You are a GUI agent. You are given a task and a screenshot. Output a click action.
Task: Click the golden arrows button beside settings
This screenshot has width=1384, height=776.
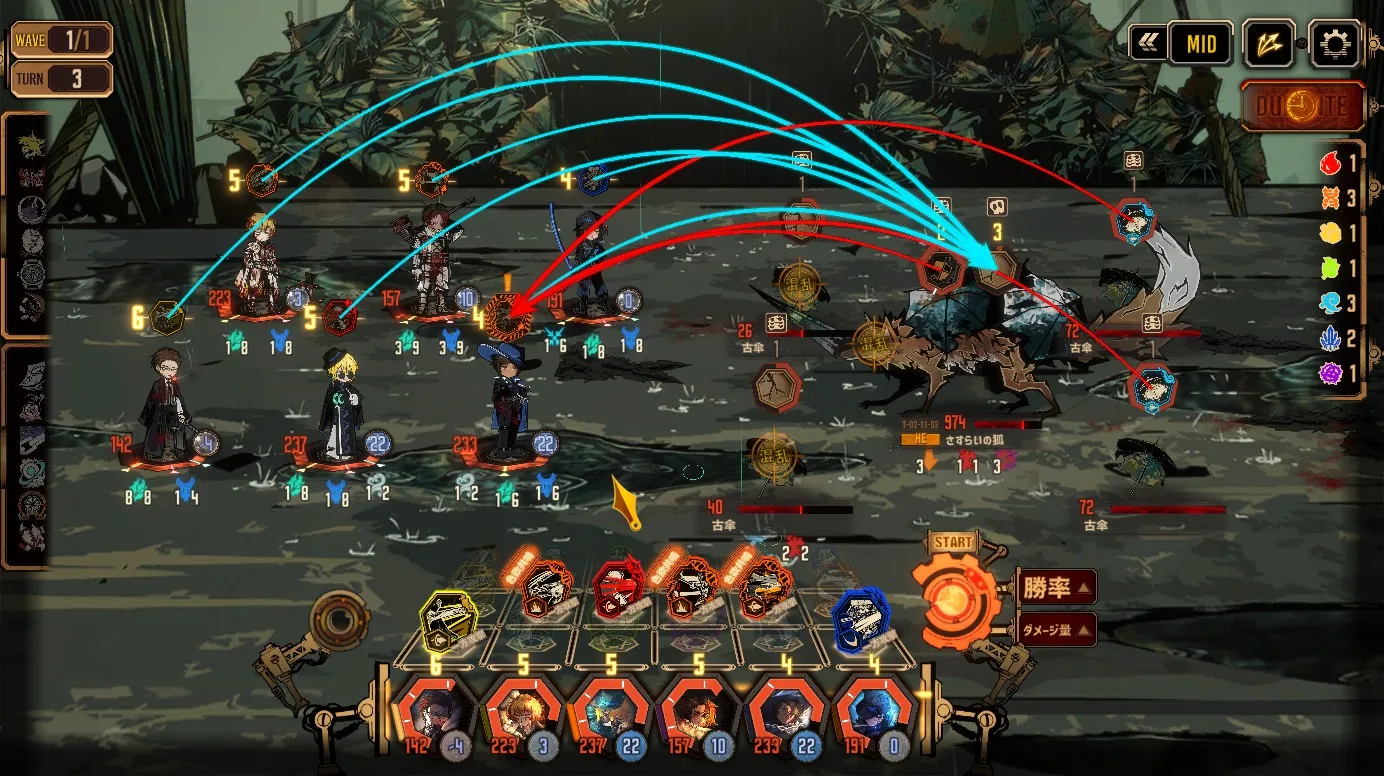click(x=1269, y=44)
